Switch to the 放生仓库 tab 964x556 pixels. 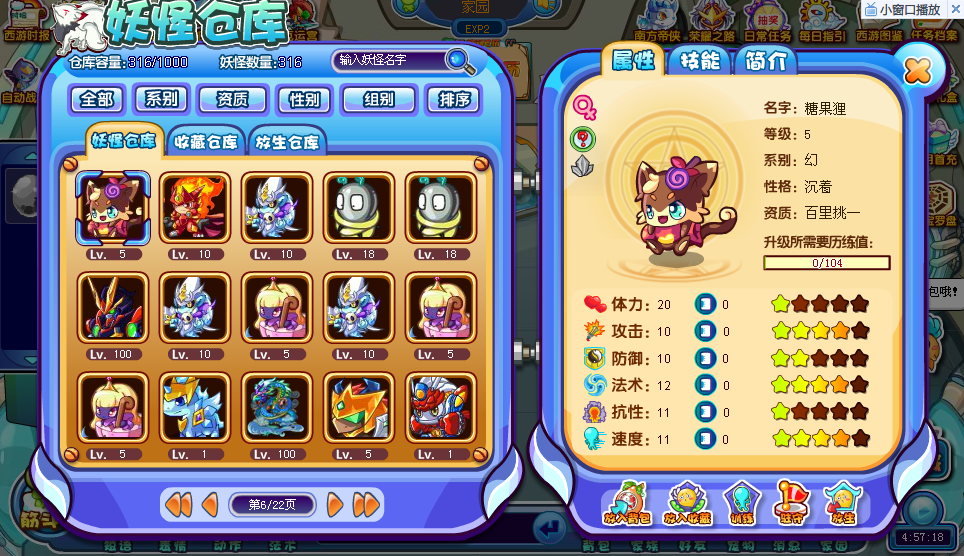pos(287,141)
